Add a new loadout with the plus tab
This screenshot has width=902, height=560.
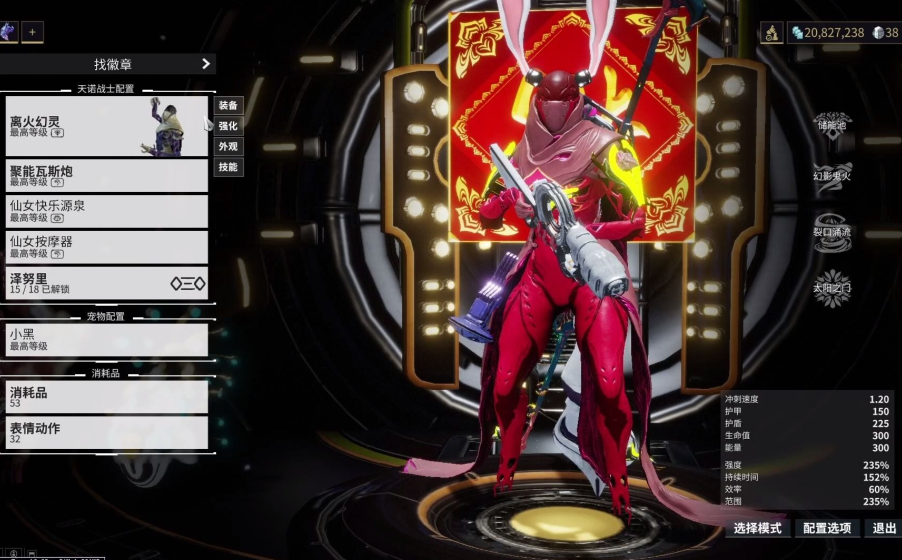pos(32,32)
